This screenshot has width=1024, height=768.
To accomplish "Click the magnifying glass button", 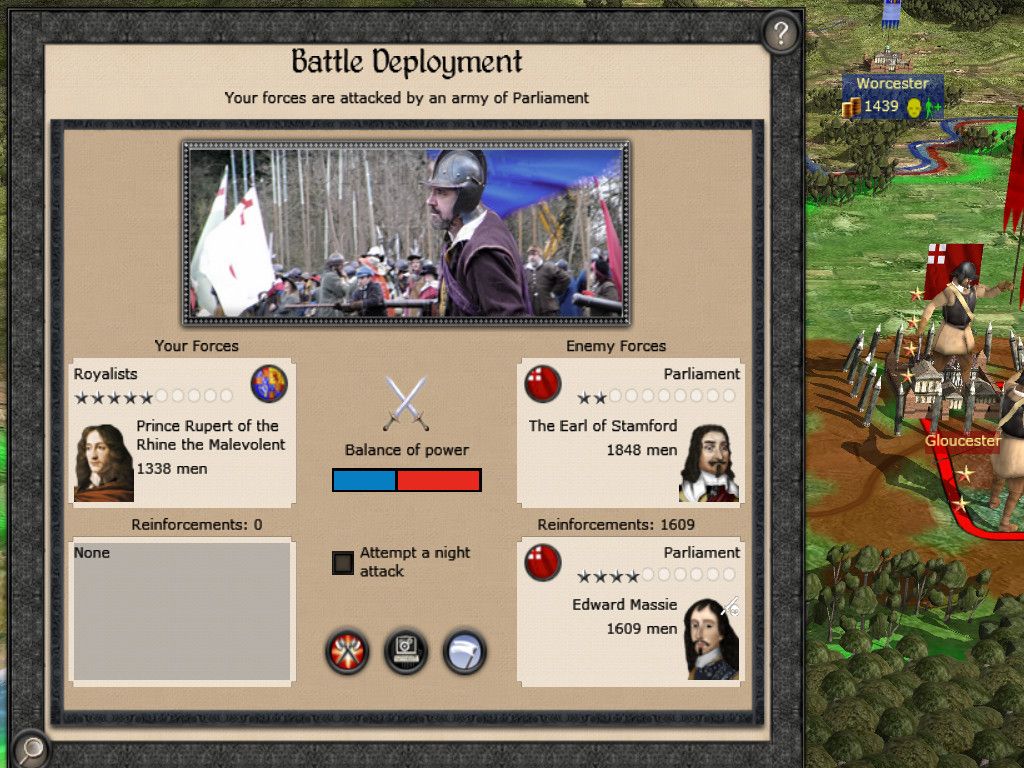I will pyautogui.click(x=31, y=748).
